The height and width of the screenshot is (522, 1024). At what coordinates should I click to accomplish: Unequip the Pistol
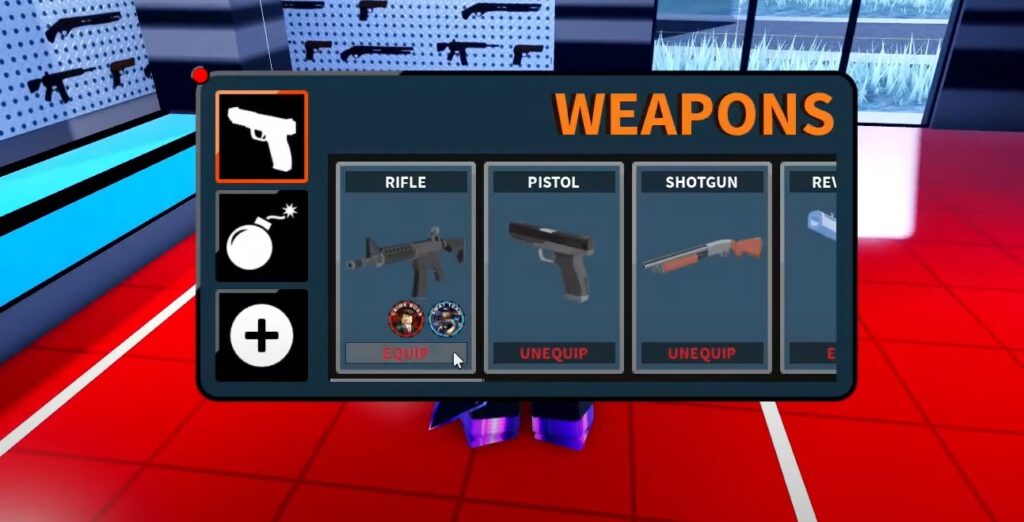click(x=553, y=353)
